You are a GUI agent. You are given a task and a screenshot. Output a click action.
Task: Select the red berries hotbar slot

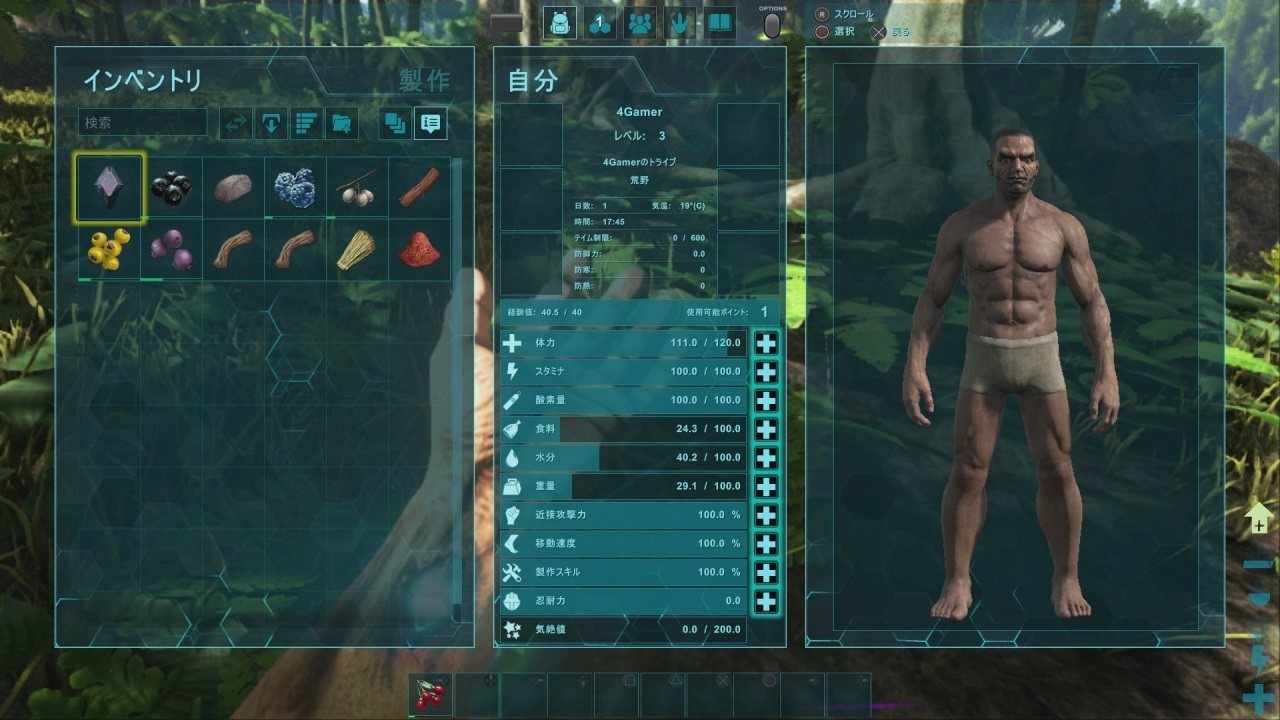pos(431,693)
